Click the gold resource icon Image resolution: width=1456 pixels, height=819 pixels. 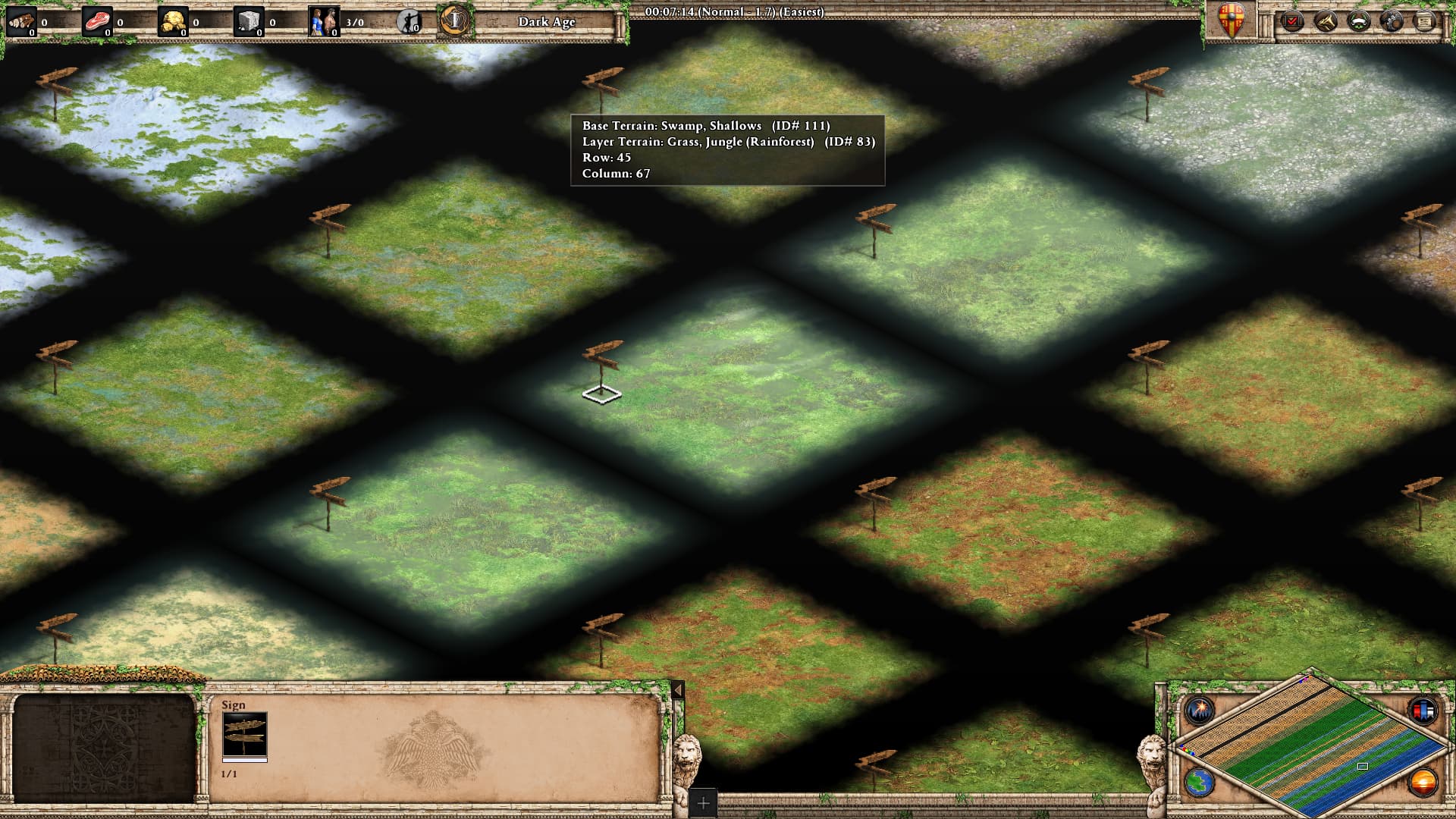[173, 21]
